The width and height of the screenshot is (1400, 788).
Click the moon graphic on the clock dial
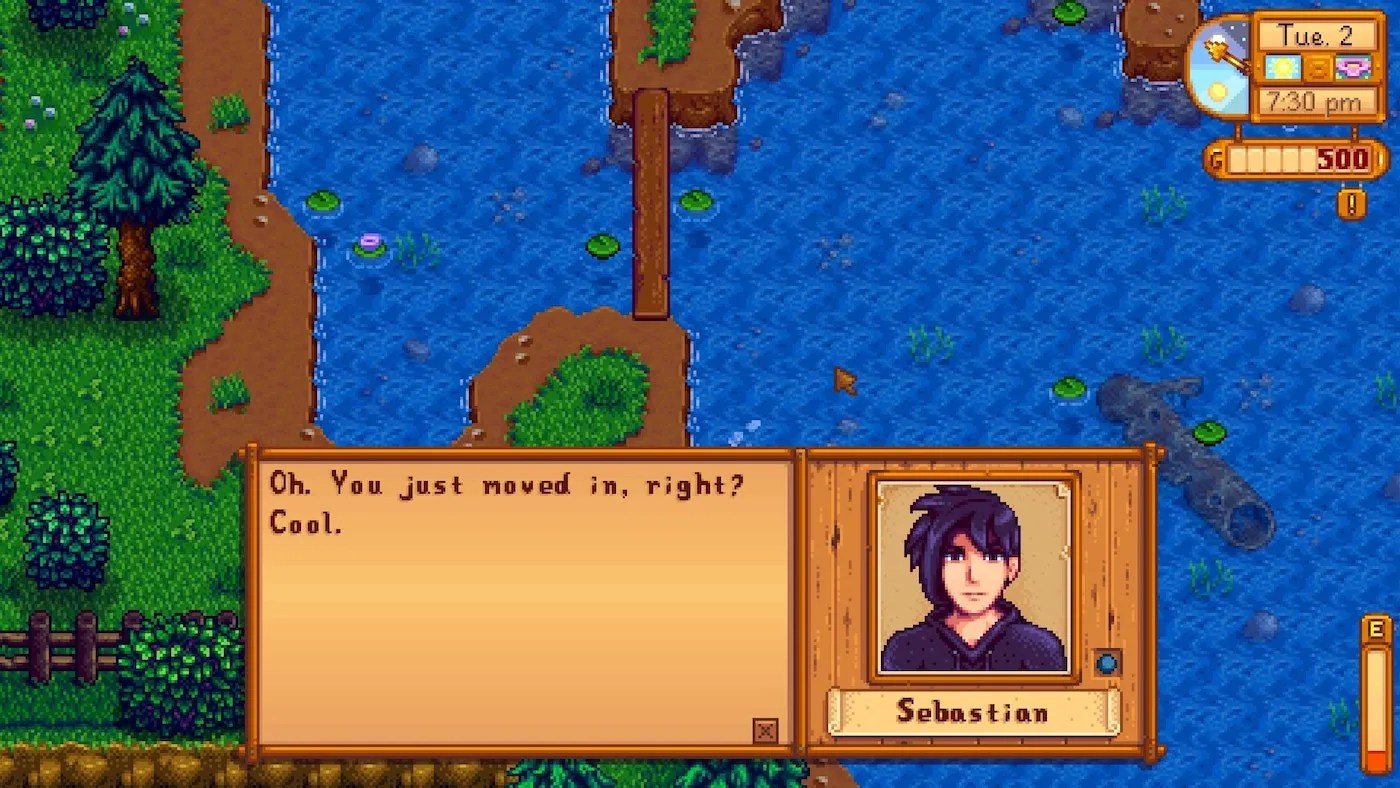click(x=1217, y=38)
